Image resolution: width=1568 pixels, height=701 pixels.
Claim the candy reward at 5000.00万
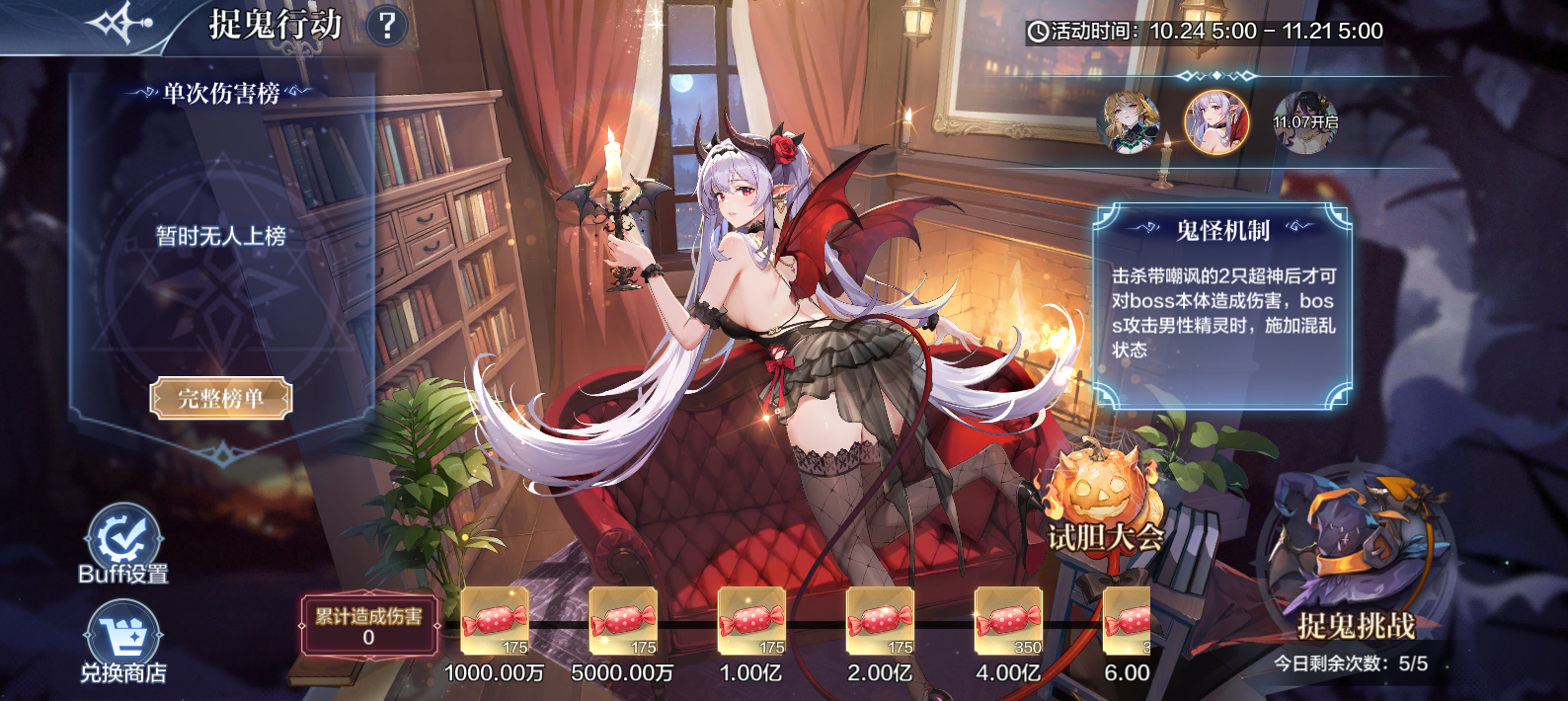pos(623,621)
